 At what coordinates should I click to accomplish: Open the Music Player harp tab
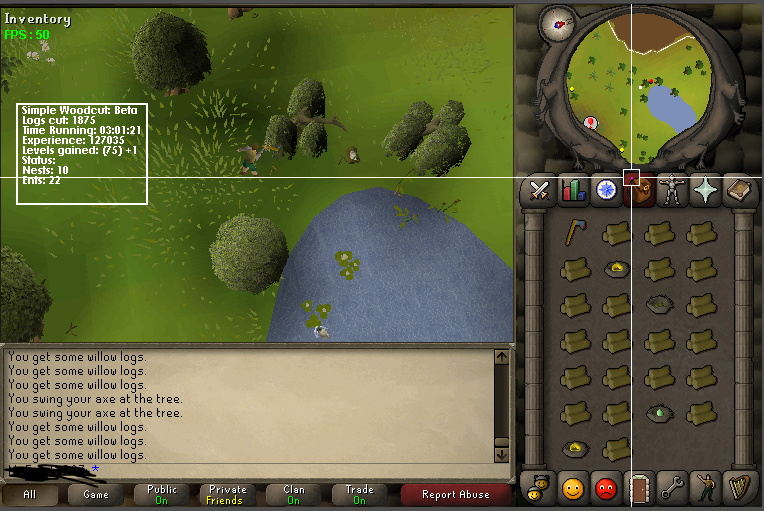[740, 489]
